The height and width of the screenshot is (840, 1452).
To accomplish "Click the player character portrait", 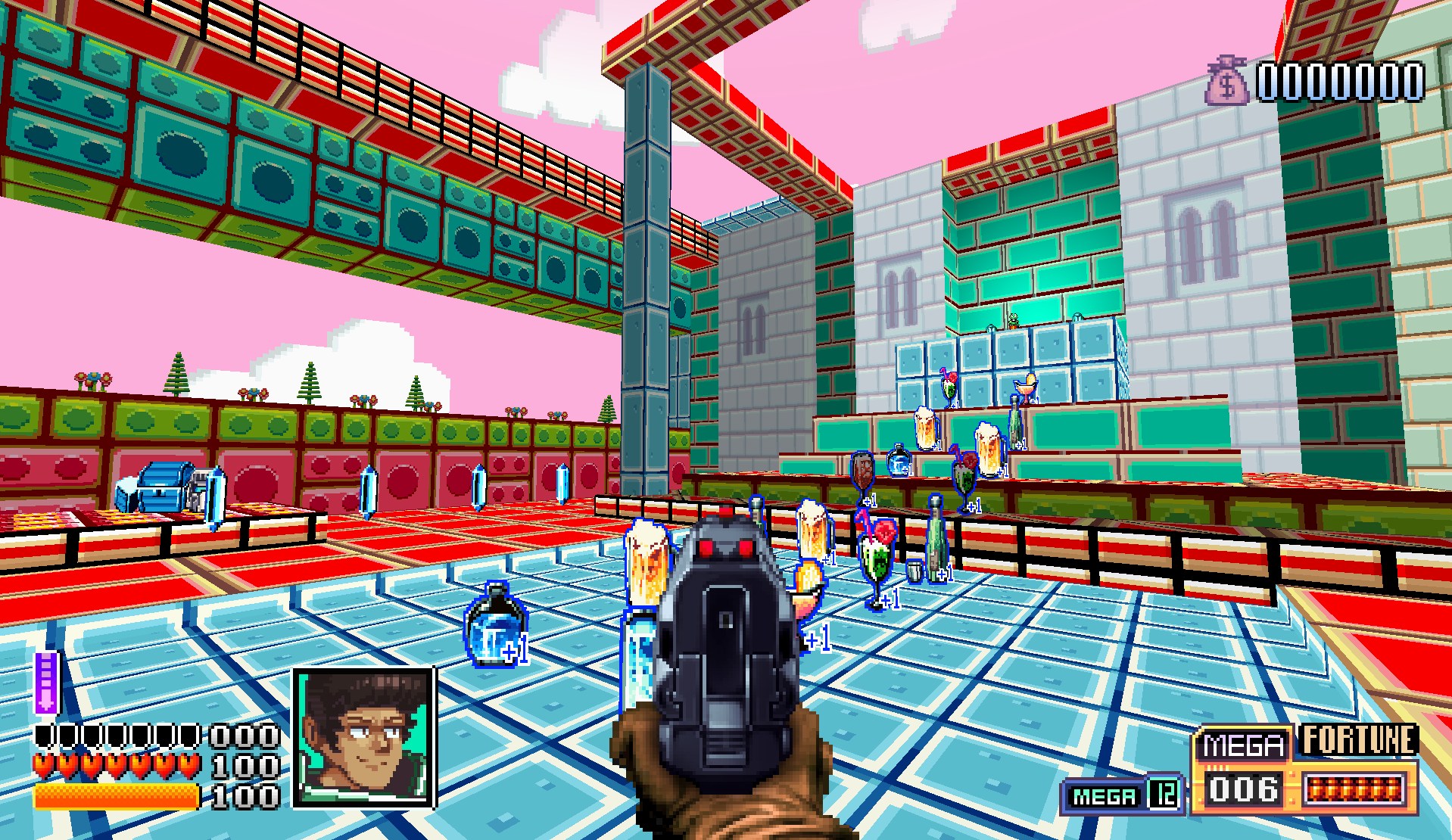I will (364, 737).
